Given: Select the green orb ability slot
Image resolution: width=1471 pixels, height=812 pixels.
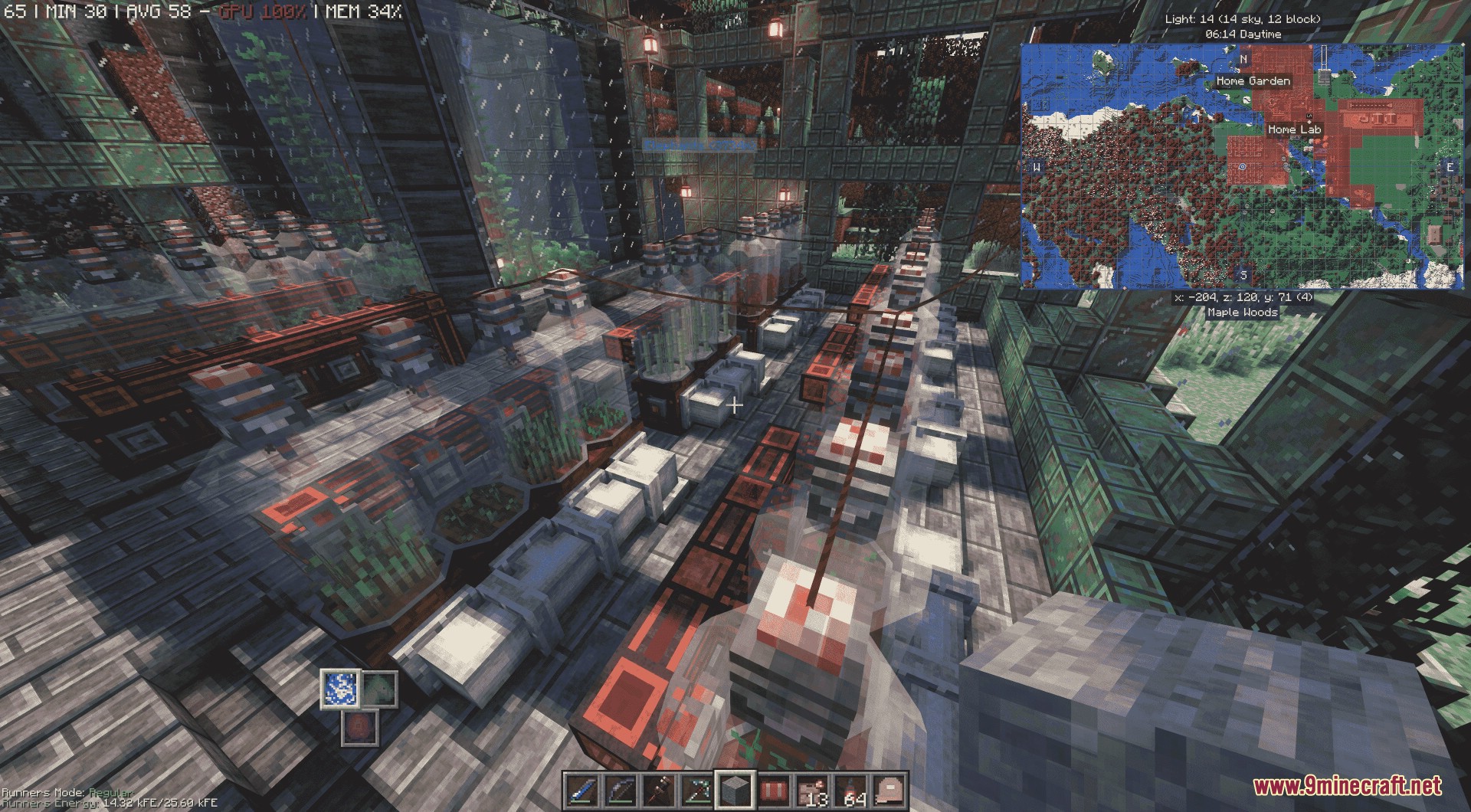Looking at the screenshot, I should [x=379, y=688].
